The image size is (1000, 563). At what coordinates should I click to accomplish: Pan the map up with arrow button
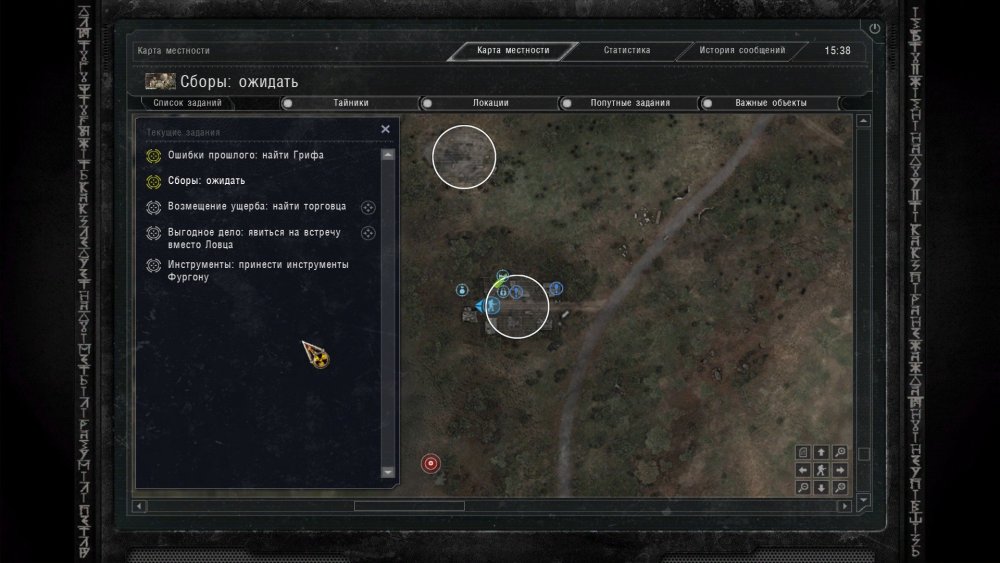click(821, 452)
